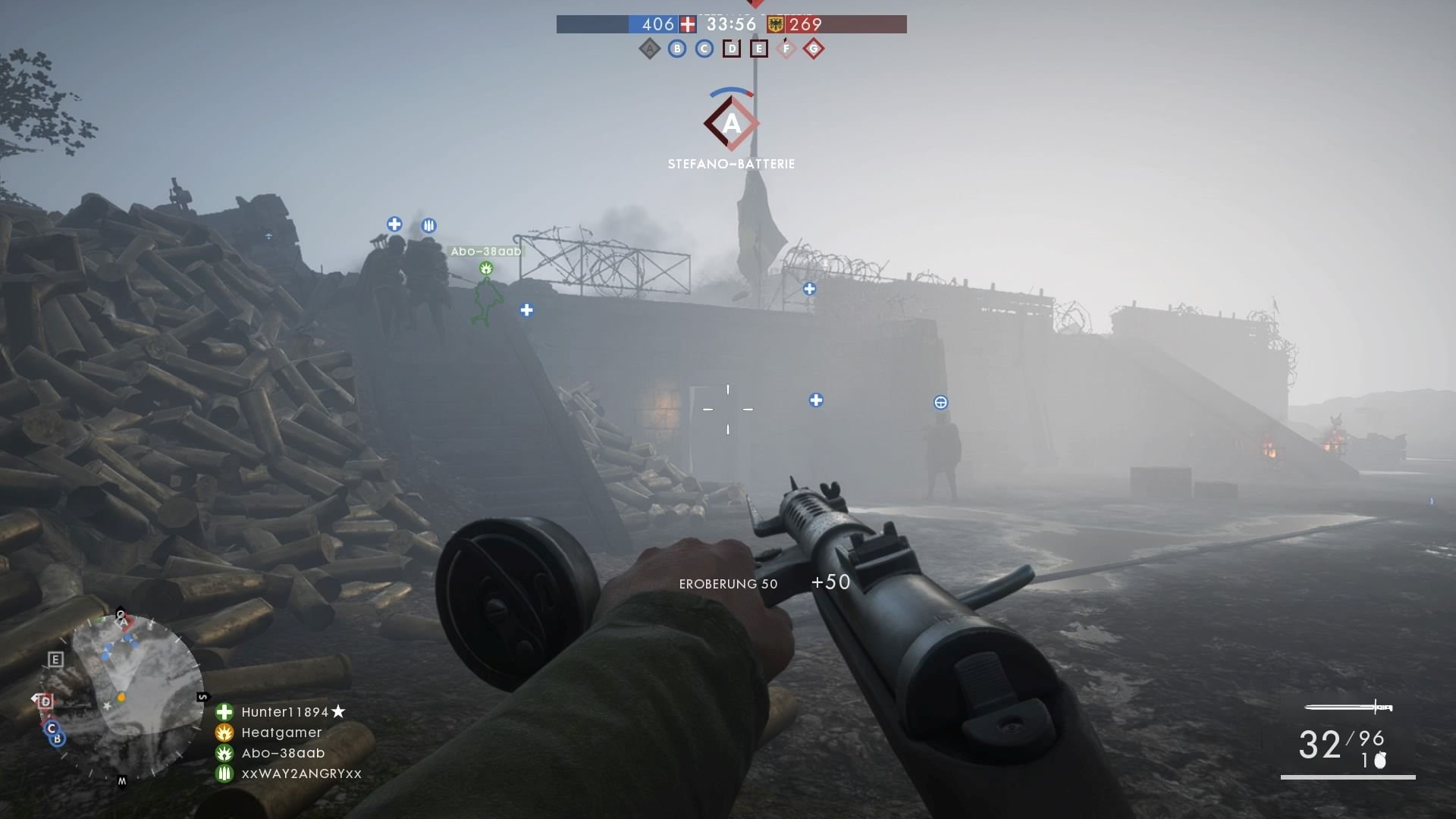1456x819 pixels.
Task: Click the medic crate icon above the ruined stairs
Action: [395, 224]
